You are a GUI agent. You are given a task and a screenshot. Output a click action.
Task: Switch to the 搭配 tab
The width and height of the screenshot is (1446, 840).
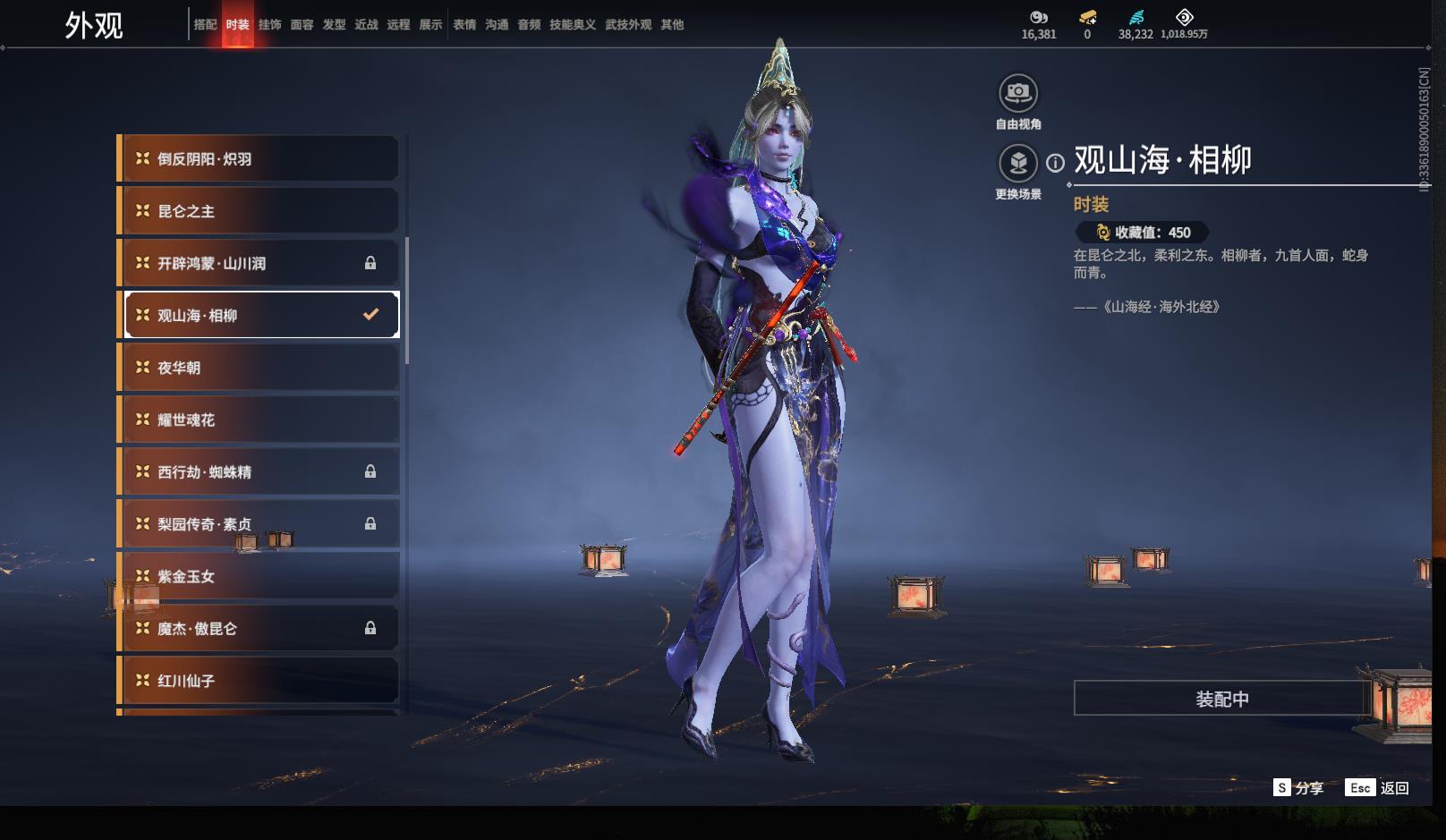(x=205, y=25)
